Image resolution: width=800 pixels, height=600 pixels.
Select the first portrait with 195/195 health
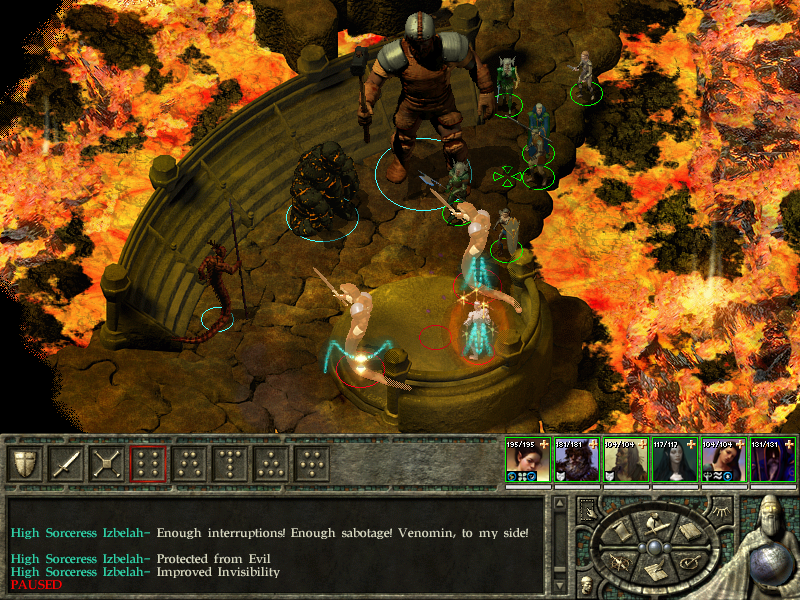tap(526, 462)
